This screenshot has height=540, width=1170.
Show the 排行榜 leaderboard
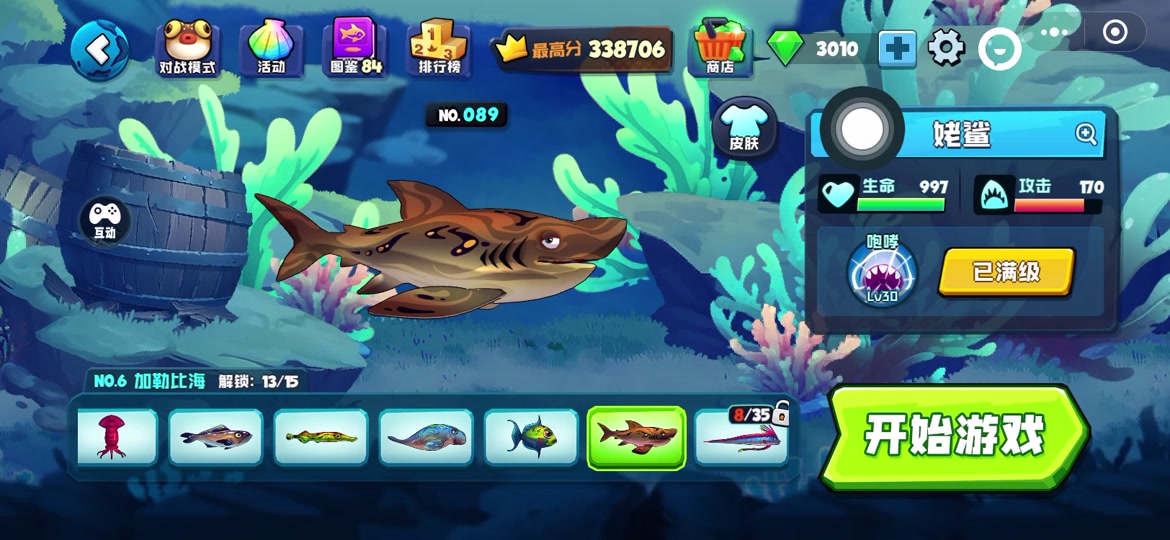click(439, 48)
